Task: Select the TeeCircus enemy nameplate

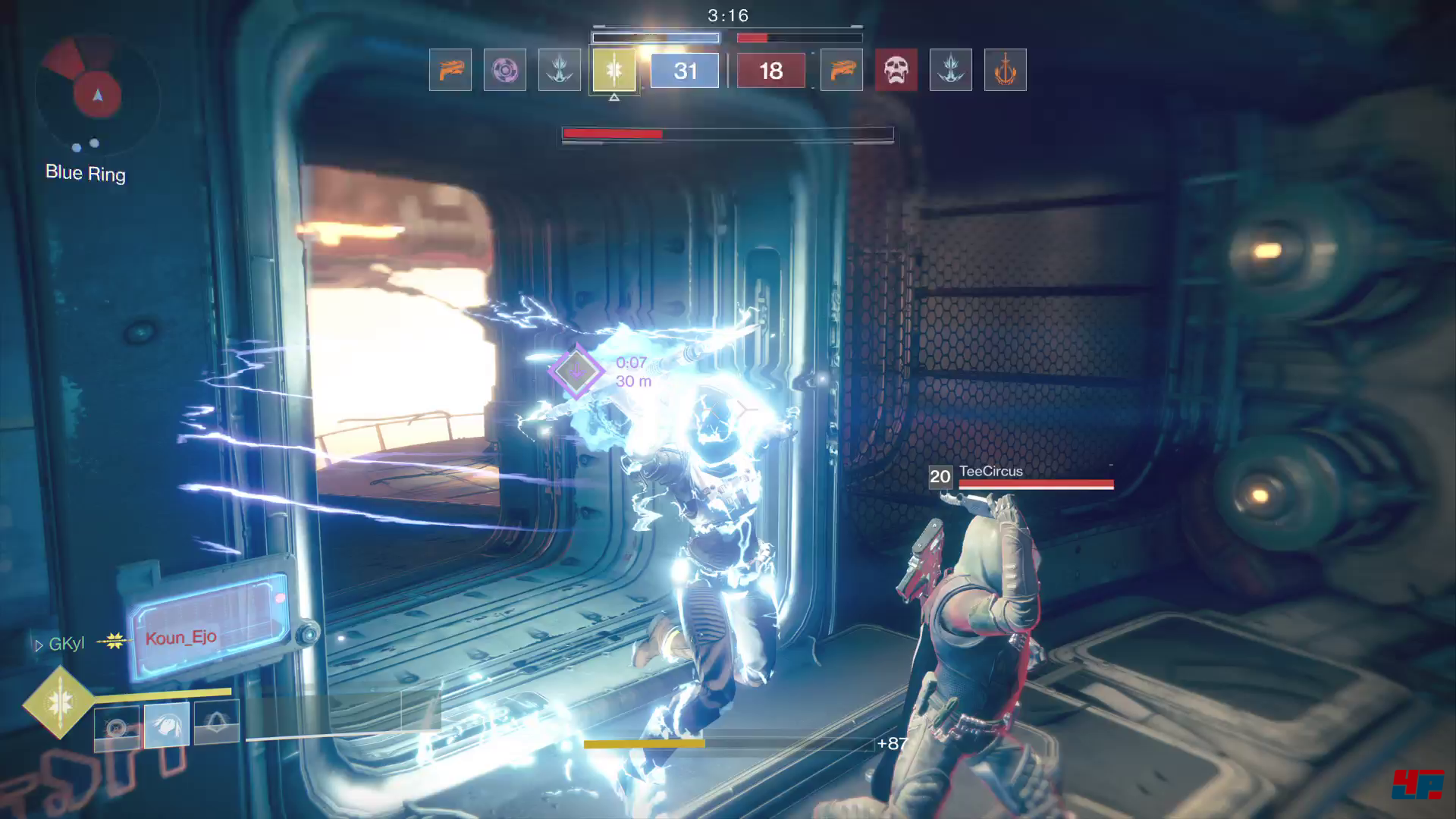Action: (990, 472)
